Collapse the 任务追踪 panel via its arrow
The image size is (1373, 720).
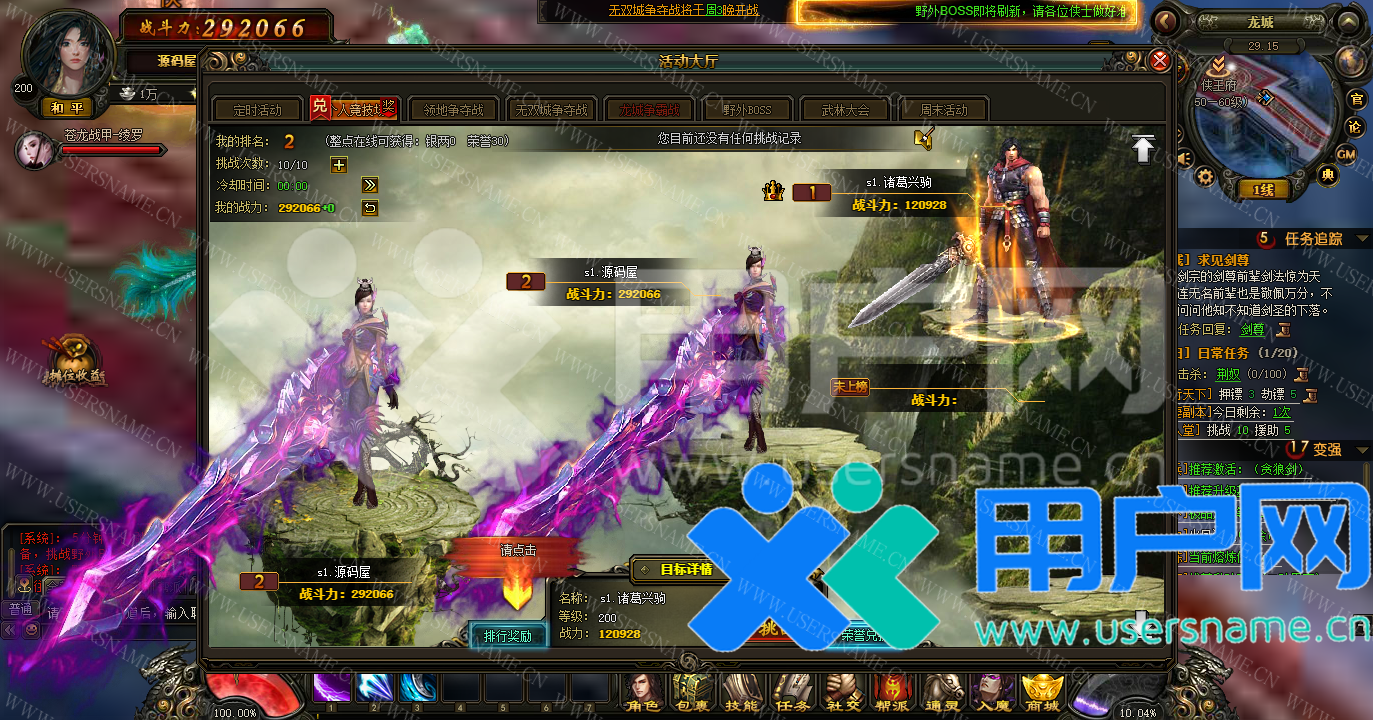click(1360, 238)
